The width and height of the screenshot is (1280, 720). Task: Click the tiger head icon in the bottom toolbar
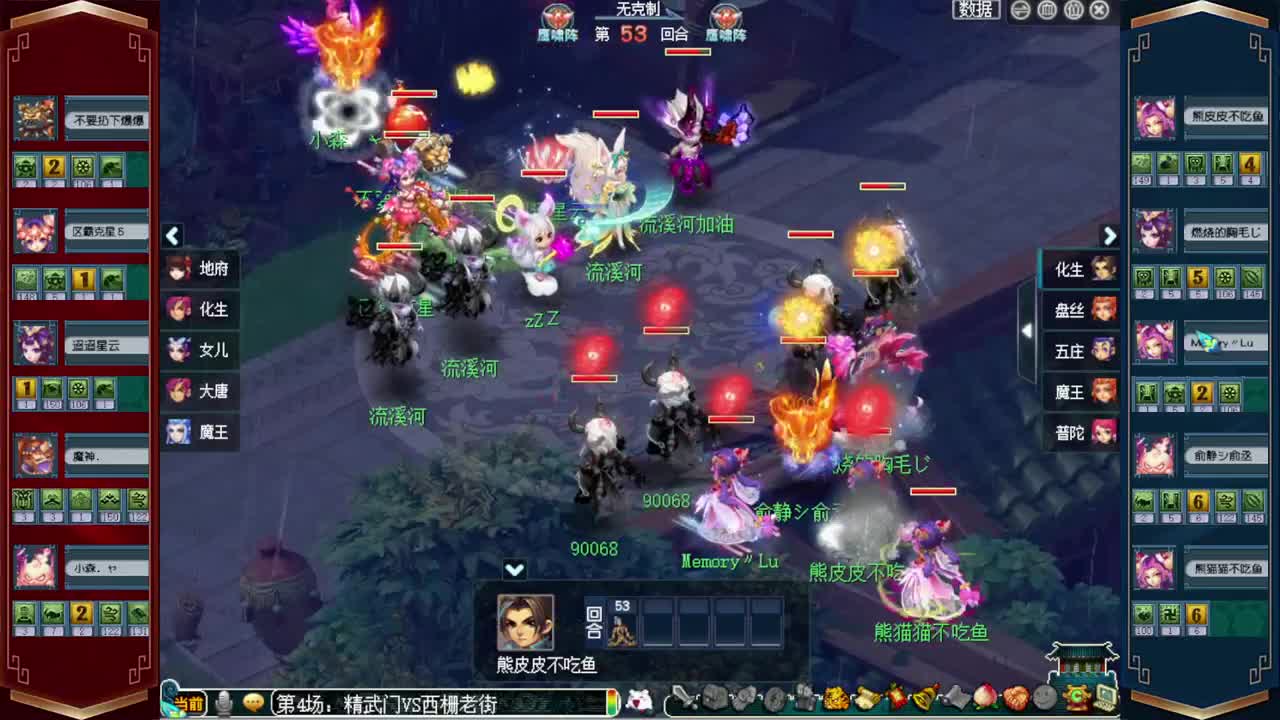click(x=834, y=698)
